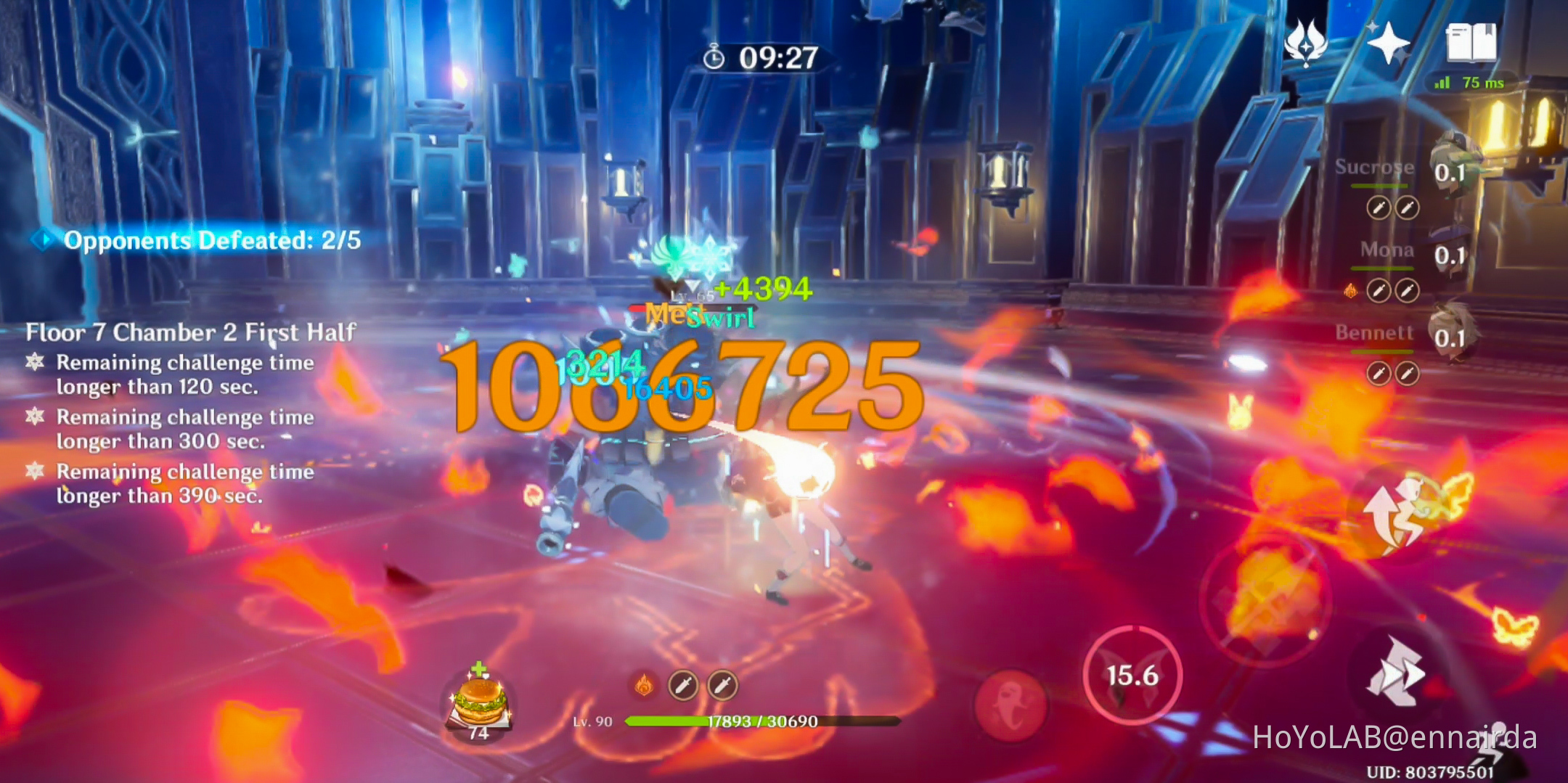The height and width of the screenshot is (783, 1568).
Task: Switch to Bennett's character portrait
Action: (1449, 335)
